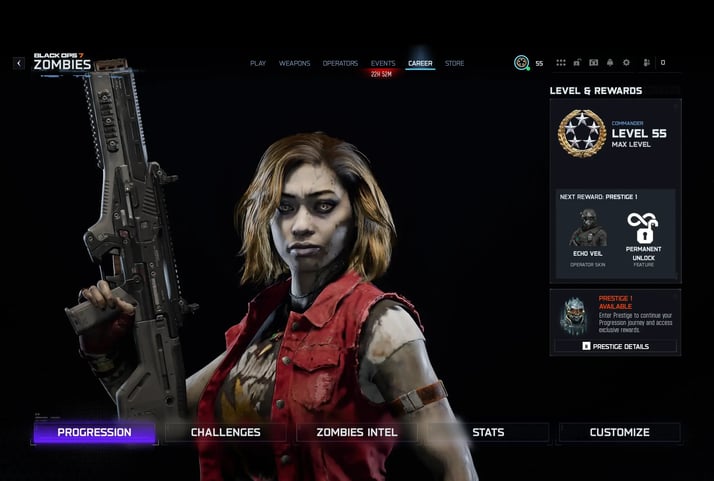
Task: Go back using the top-left arrow
Action: point(19,63)
